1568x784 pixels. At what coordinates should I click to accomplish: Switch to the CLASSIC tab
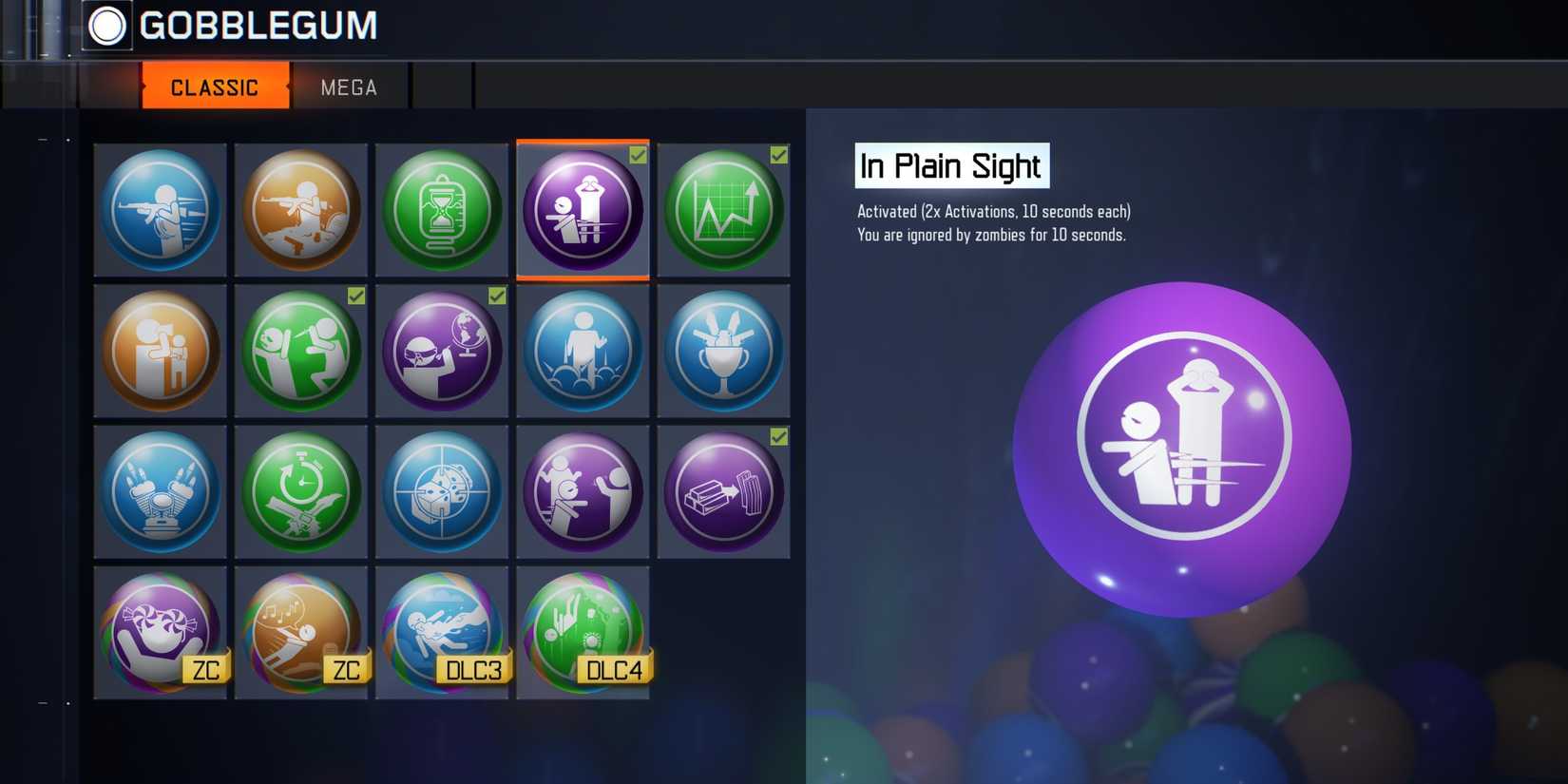click(x=215, y=86)
